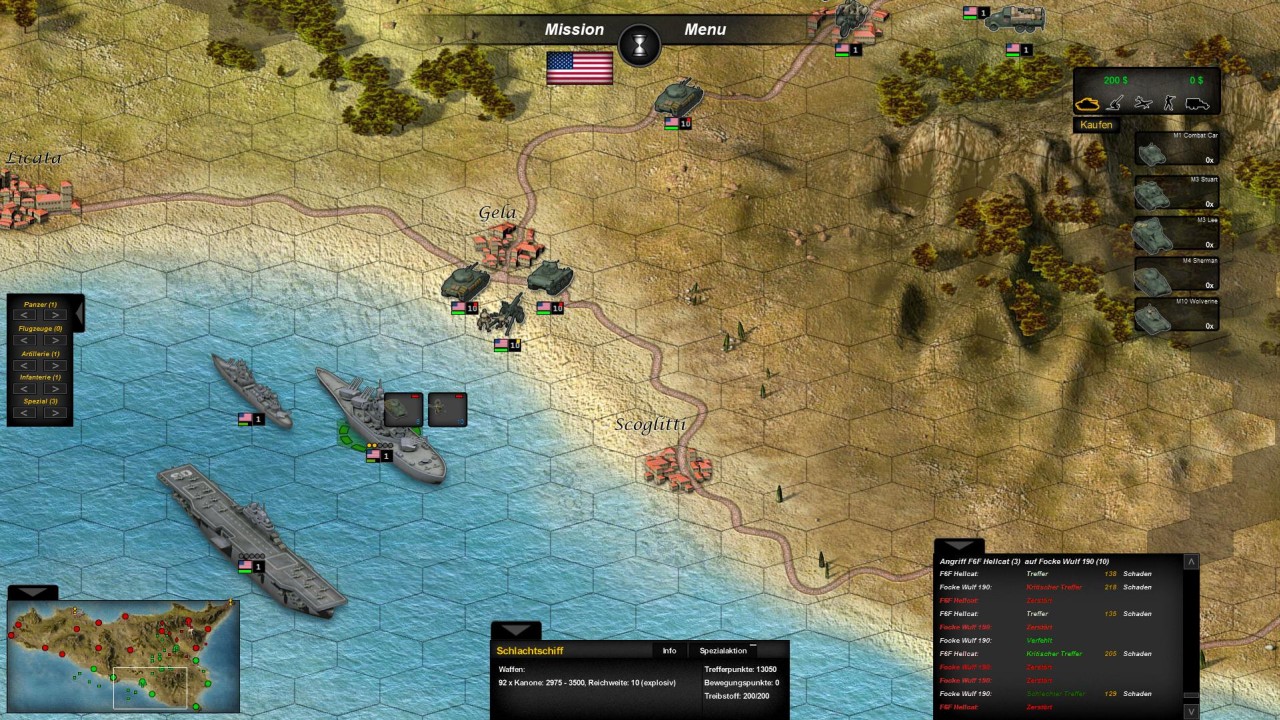Switch to the aircraft shop category

(1143, 103)
